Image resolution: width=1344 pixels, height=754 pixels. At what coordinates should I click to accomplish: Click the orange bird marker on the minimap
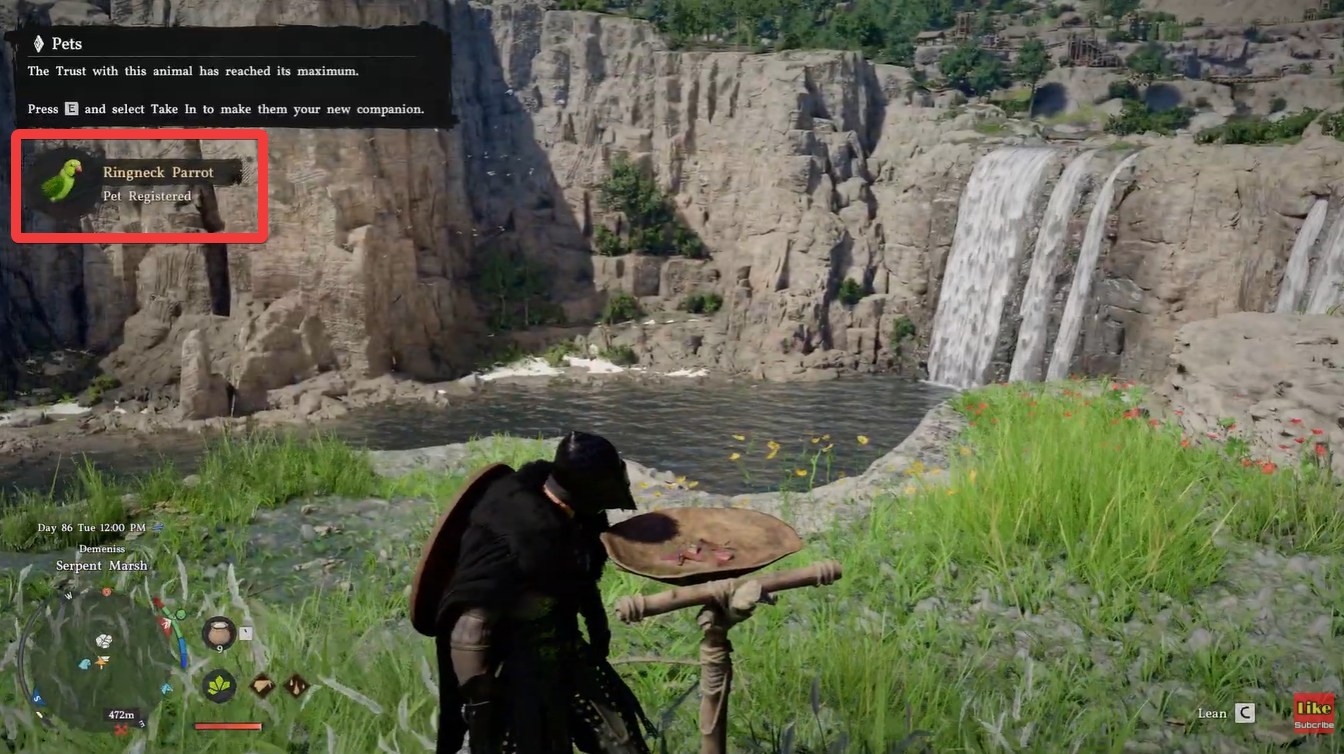point(102,661)
